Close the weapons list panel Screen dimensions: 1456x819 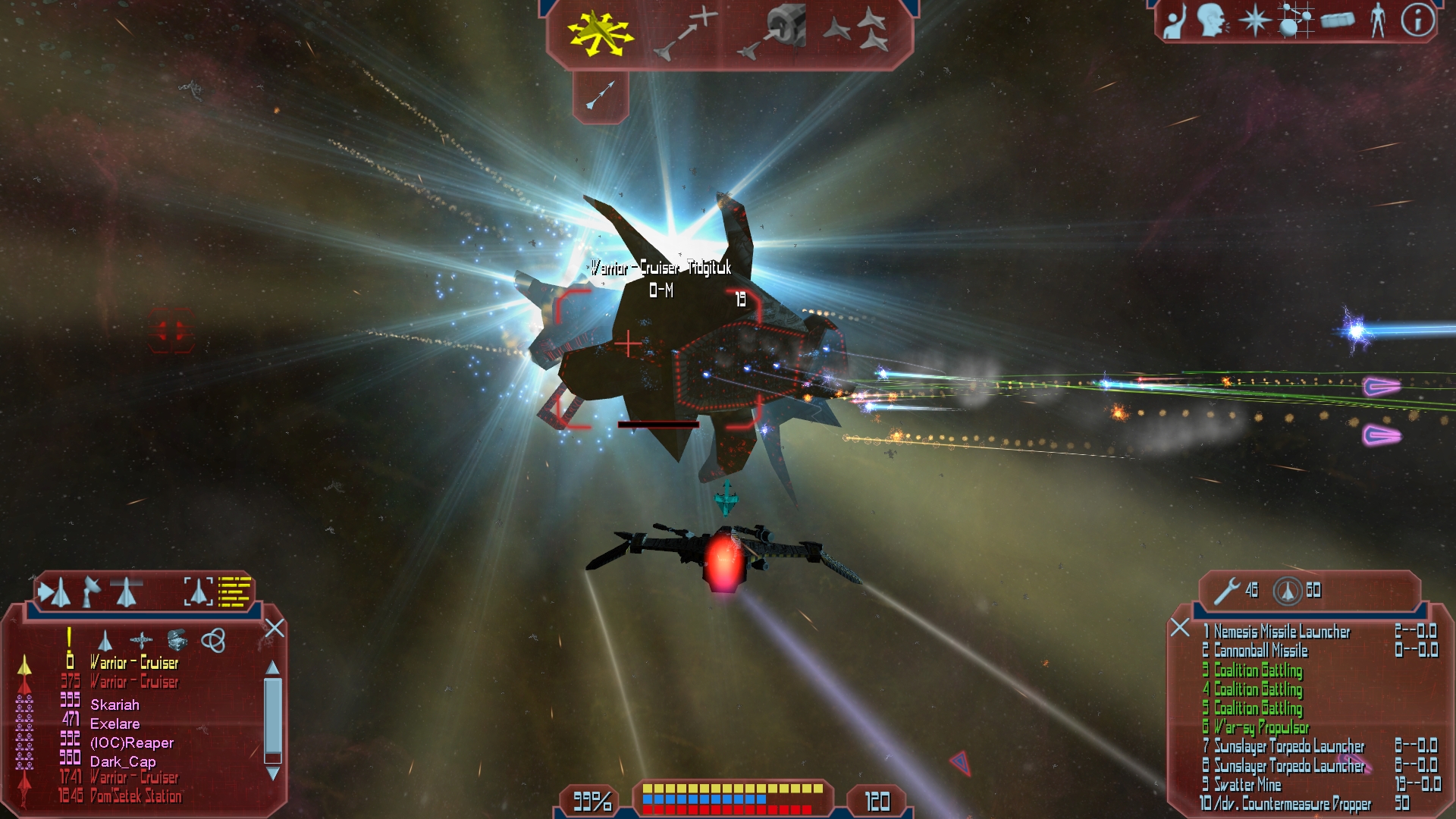(x=1180, y=627)
